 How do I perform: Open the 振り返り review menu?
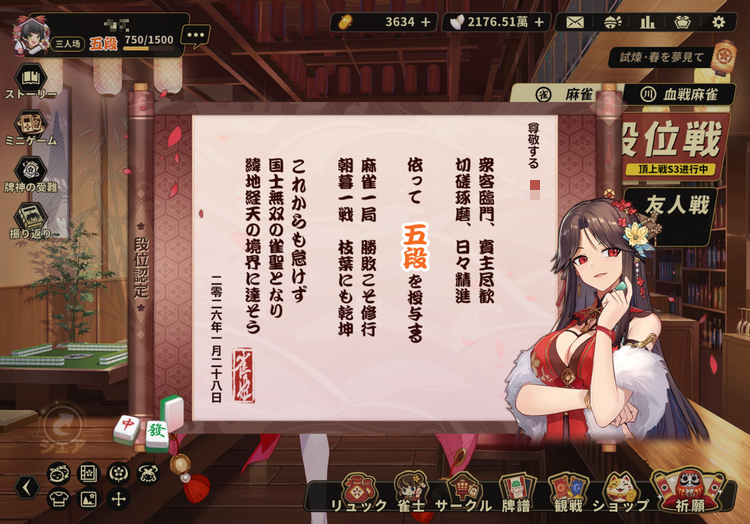tap(31, 221)
